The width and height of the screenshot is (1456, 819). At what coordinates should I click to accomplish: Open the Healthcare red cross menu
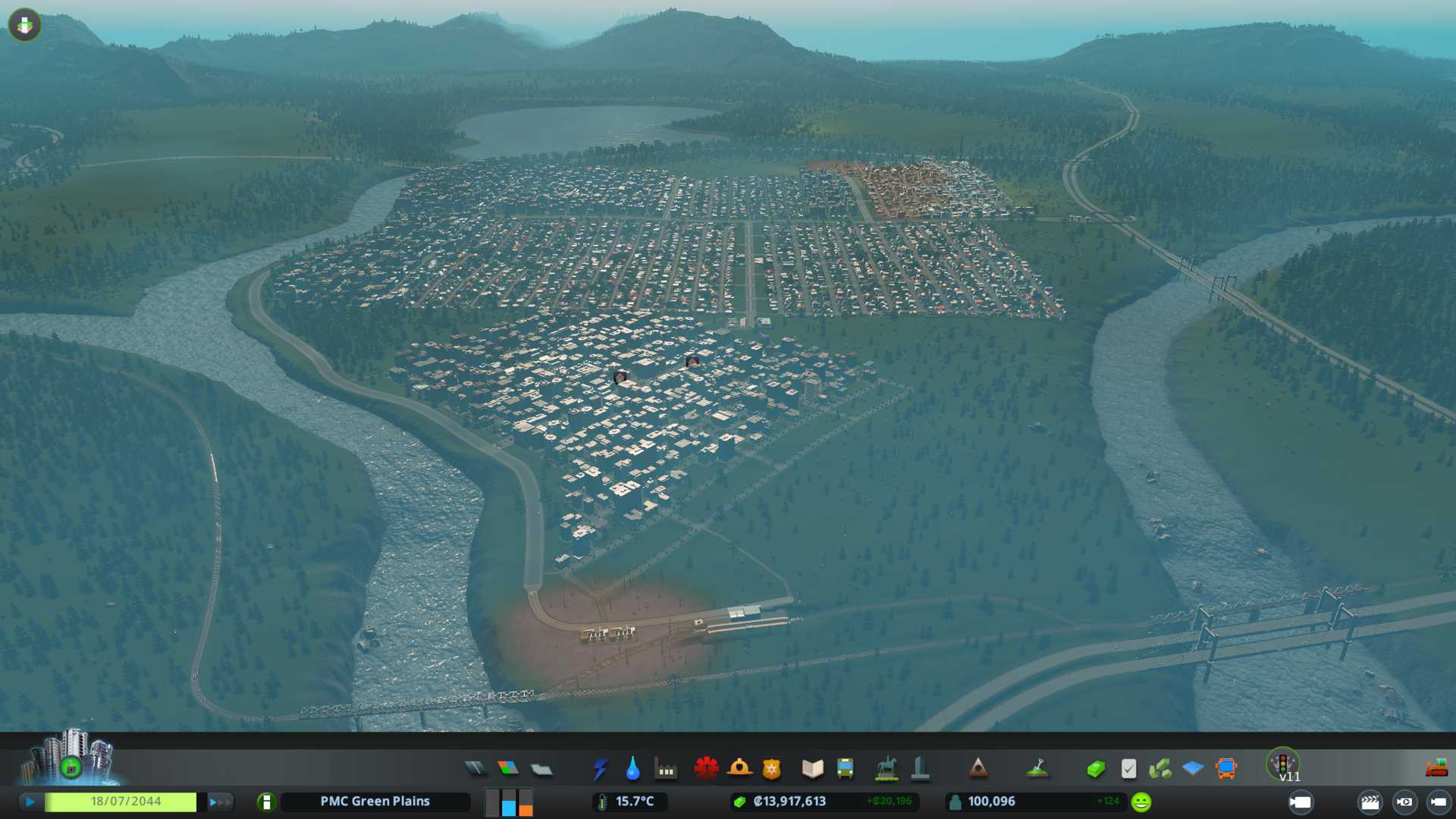pos(706,769)
